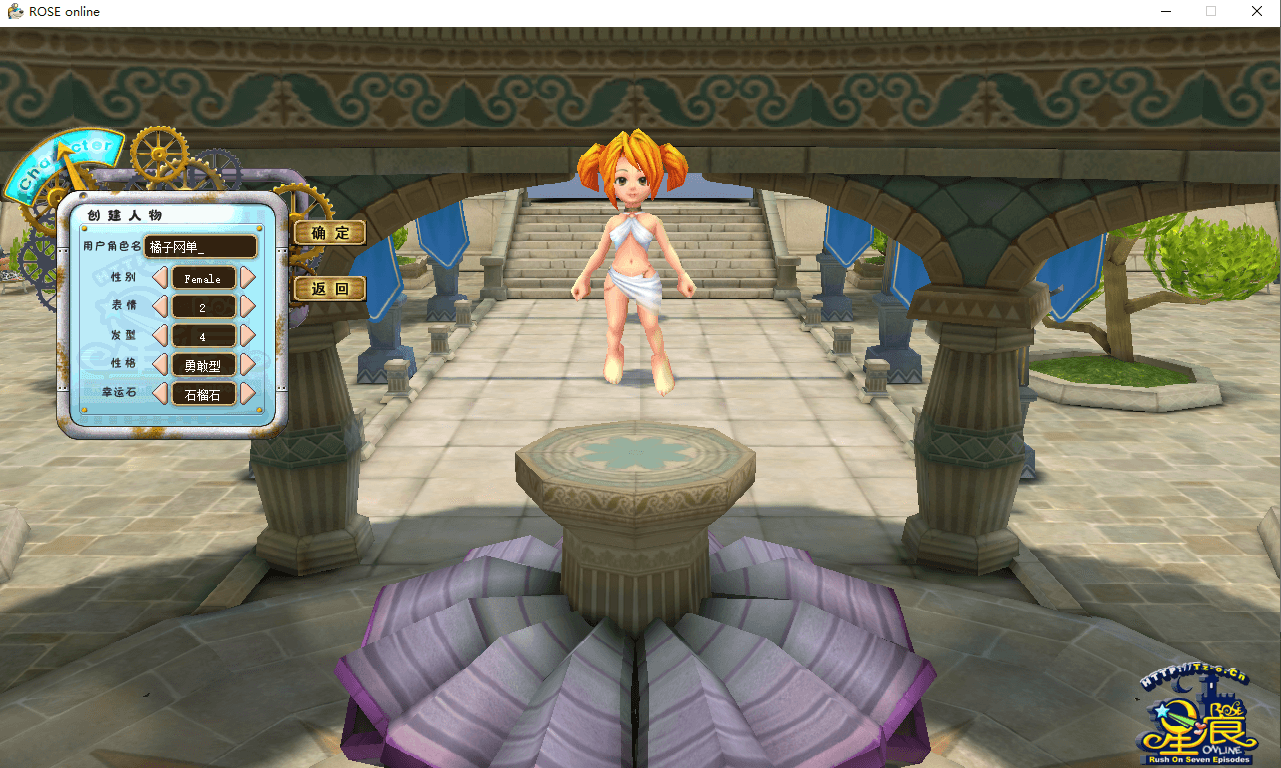This screenshot has height=768, width=1281.
Task: Click the left arrow beside 表情 field
Action: pos(160,307)
